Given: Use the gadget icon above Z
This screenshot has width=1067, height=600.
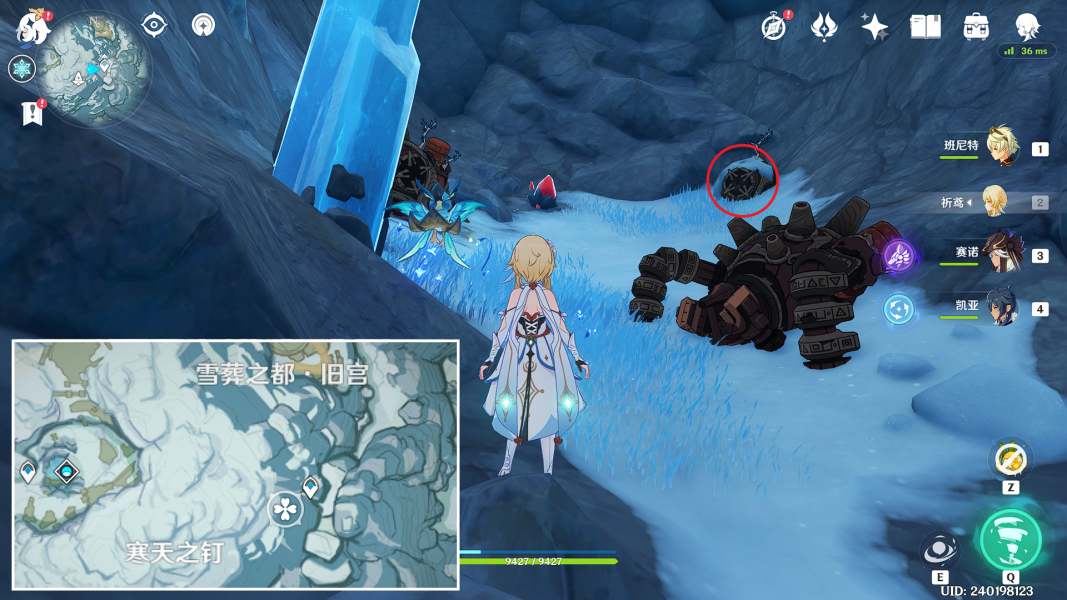Looking at the screenshot, I should click(x=1009, y=459).
